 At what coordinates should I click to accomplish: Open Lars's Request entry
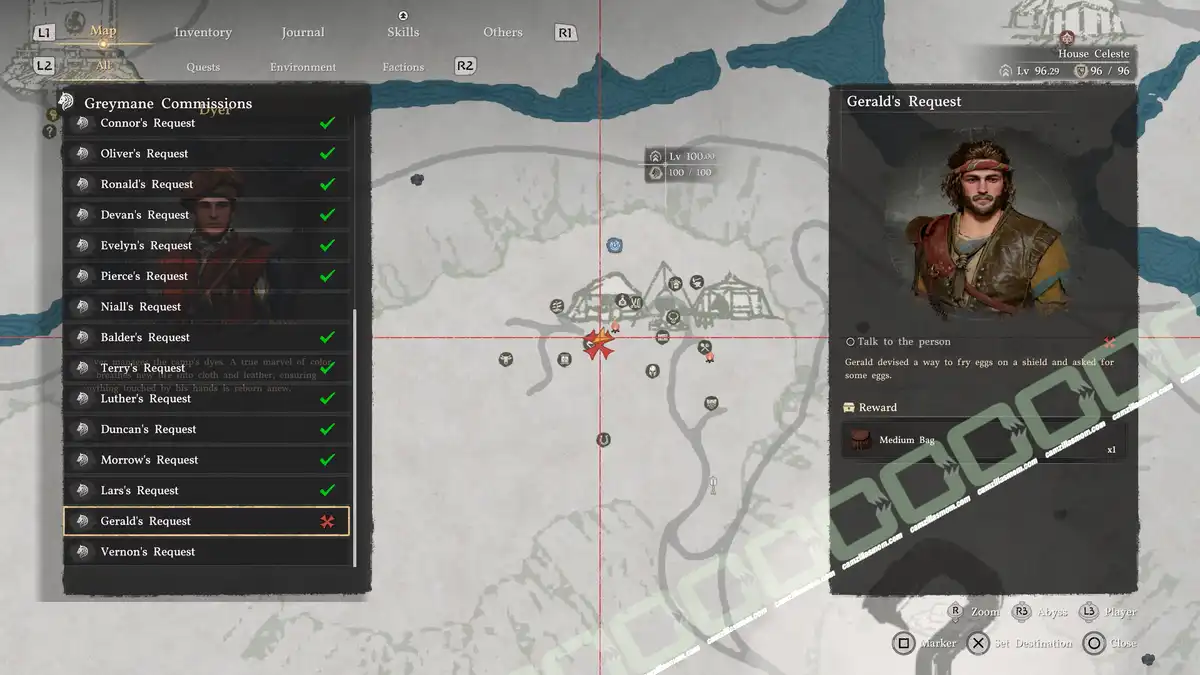pos(207,491)
